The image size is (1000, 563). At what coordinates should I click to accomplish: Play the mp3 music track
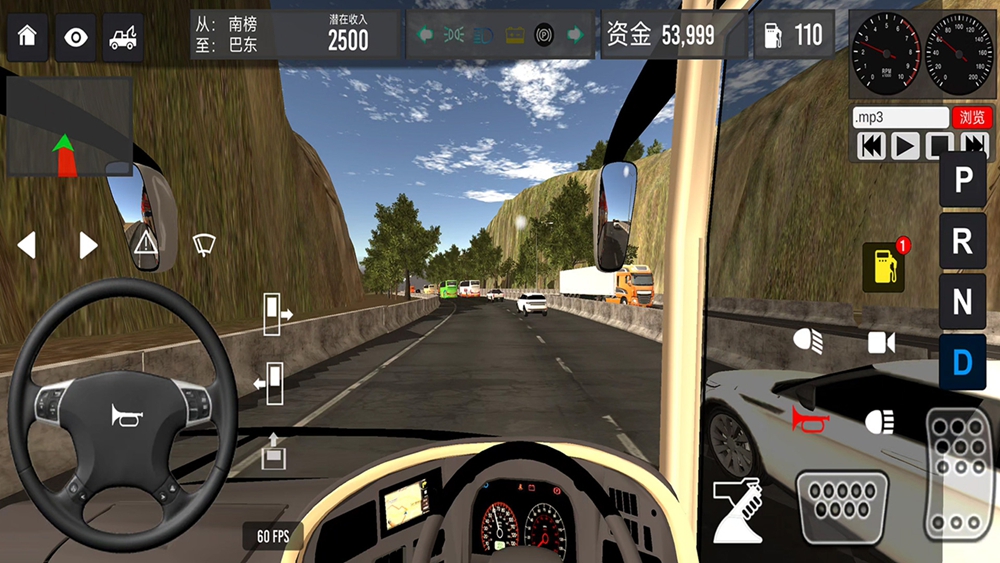click(905, 146)
